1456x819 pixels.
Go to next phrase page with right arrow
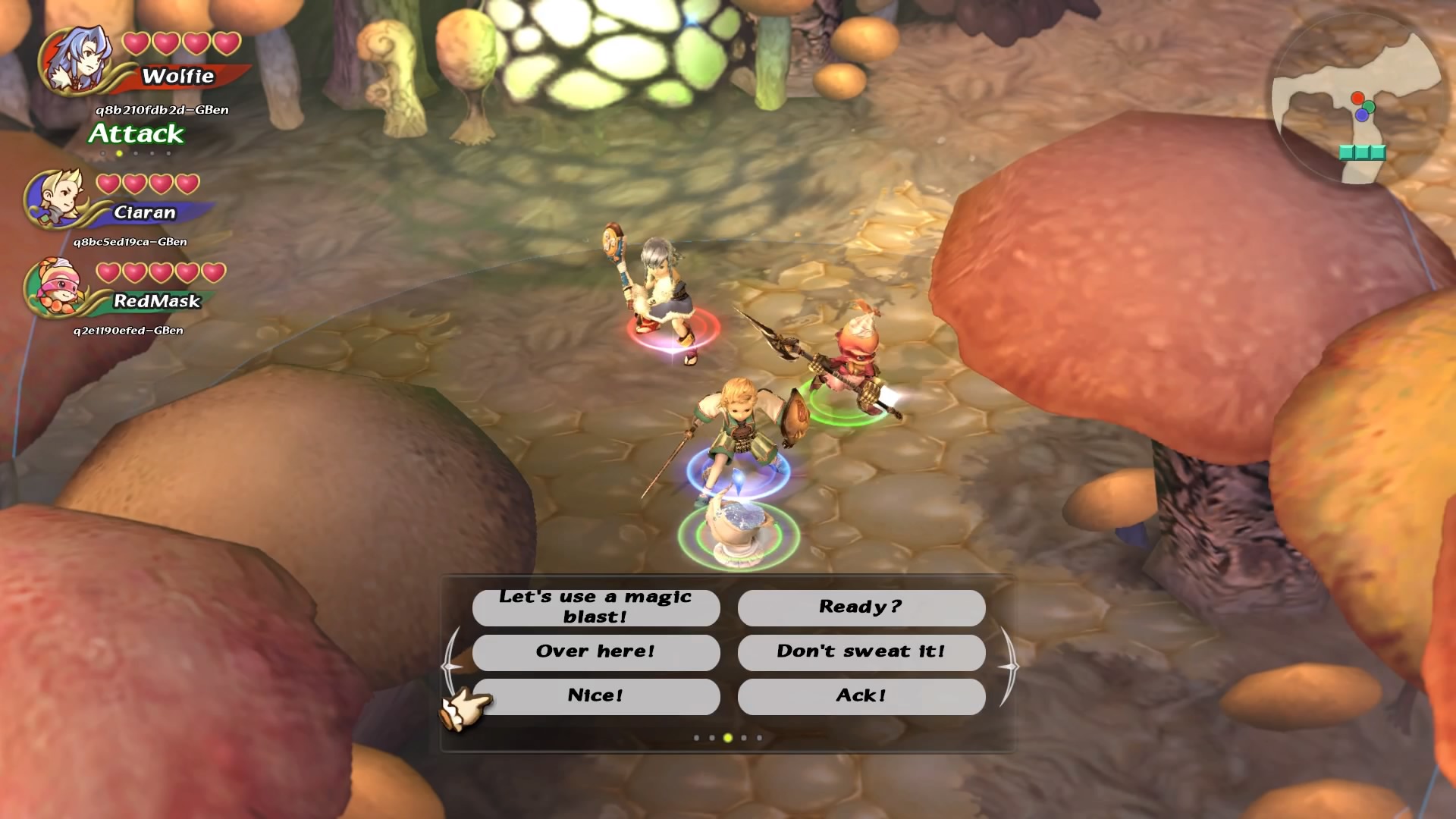(x=1009, y=667)
